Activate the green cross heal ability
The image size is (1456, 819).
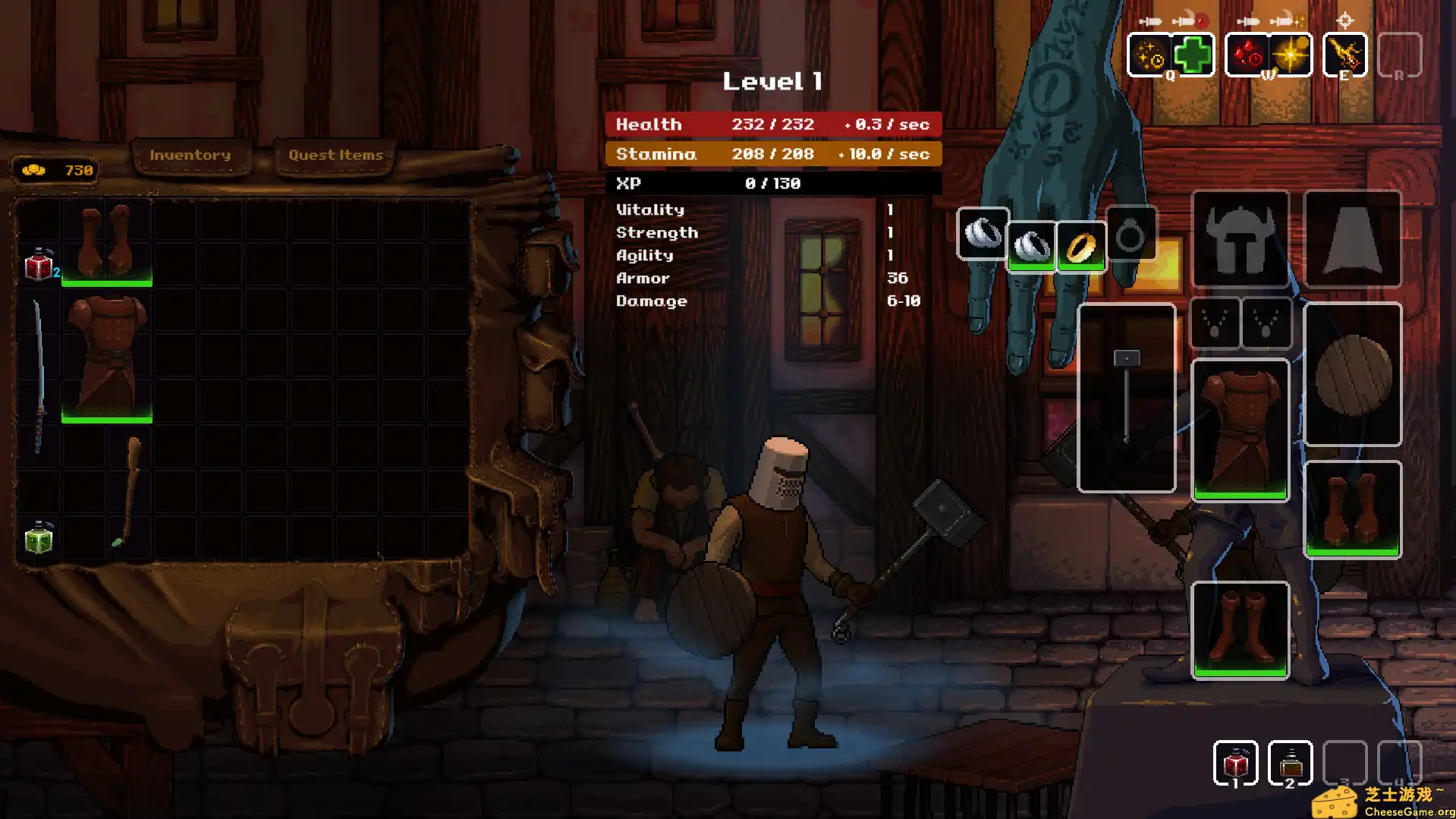pyautogui.click(x=1193, y=55)
